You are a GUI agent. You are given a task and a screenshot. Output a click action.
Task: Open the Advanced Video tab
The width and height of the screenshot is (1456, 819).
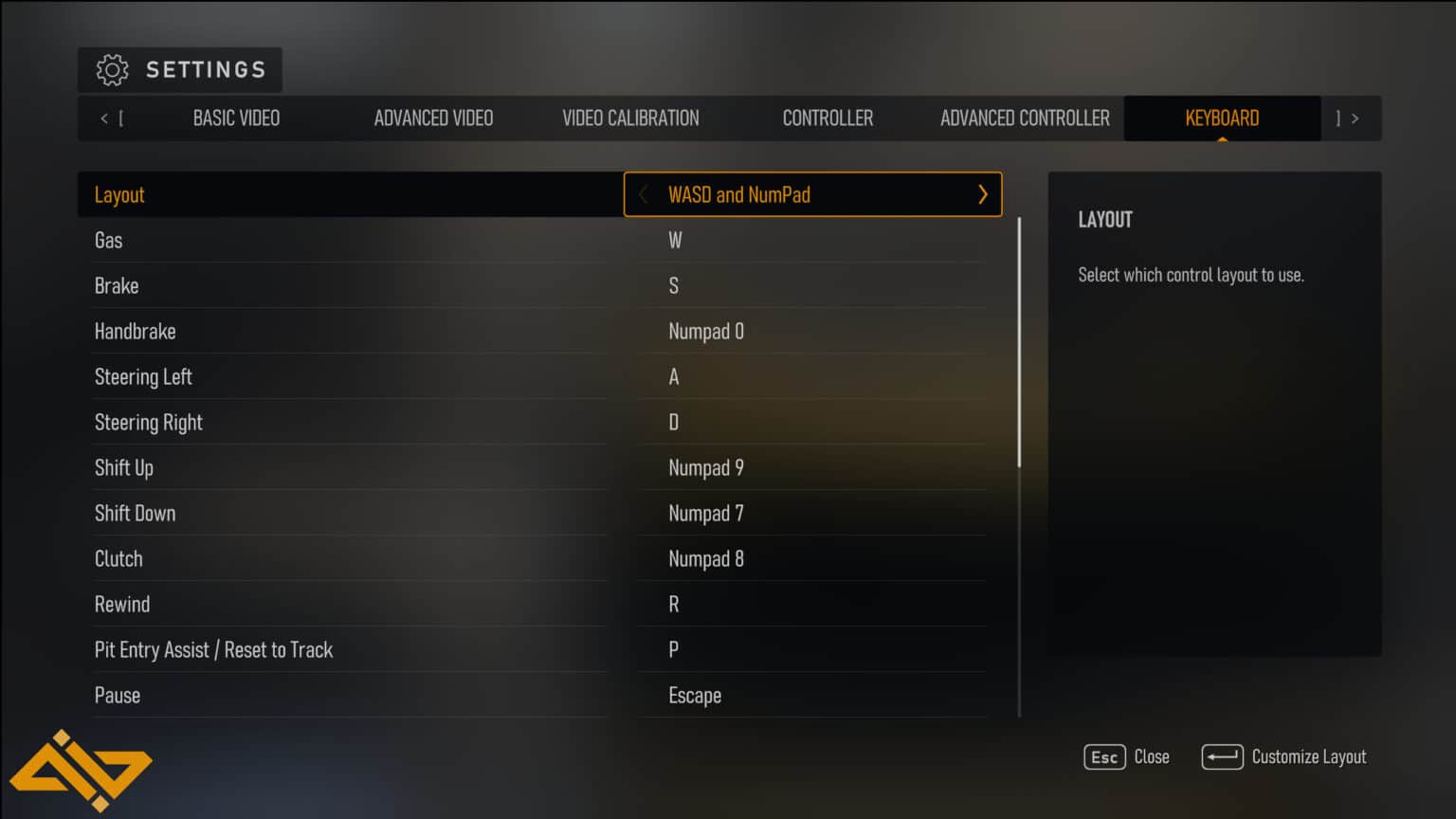click(432, 118)
